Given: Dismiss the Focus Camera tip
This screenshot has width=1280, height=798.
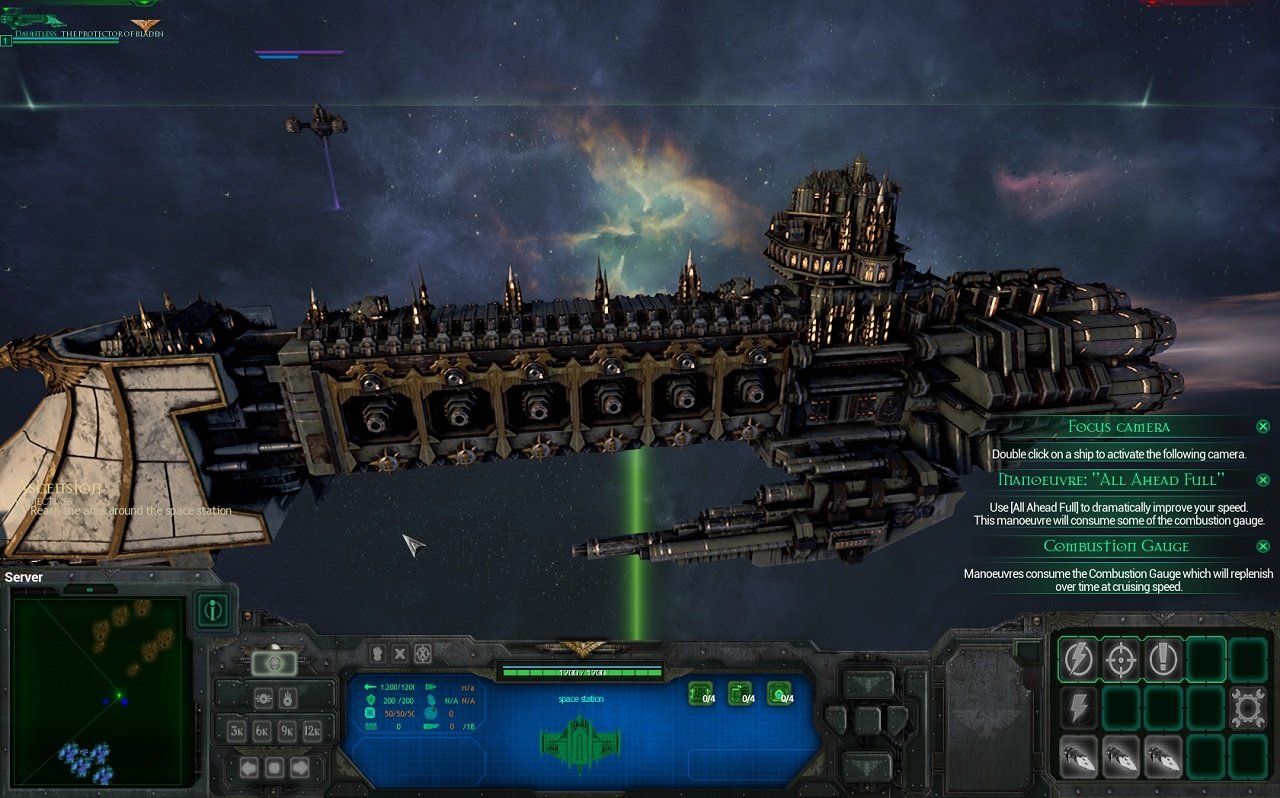Looking at the screenshot, I should [x=1263, y=426].
